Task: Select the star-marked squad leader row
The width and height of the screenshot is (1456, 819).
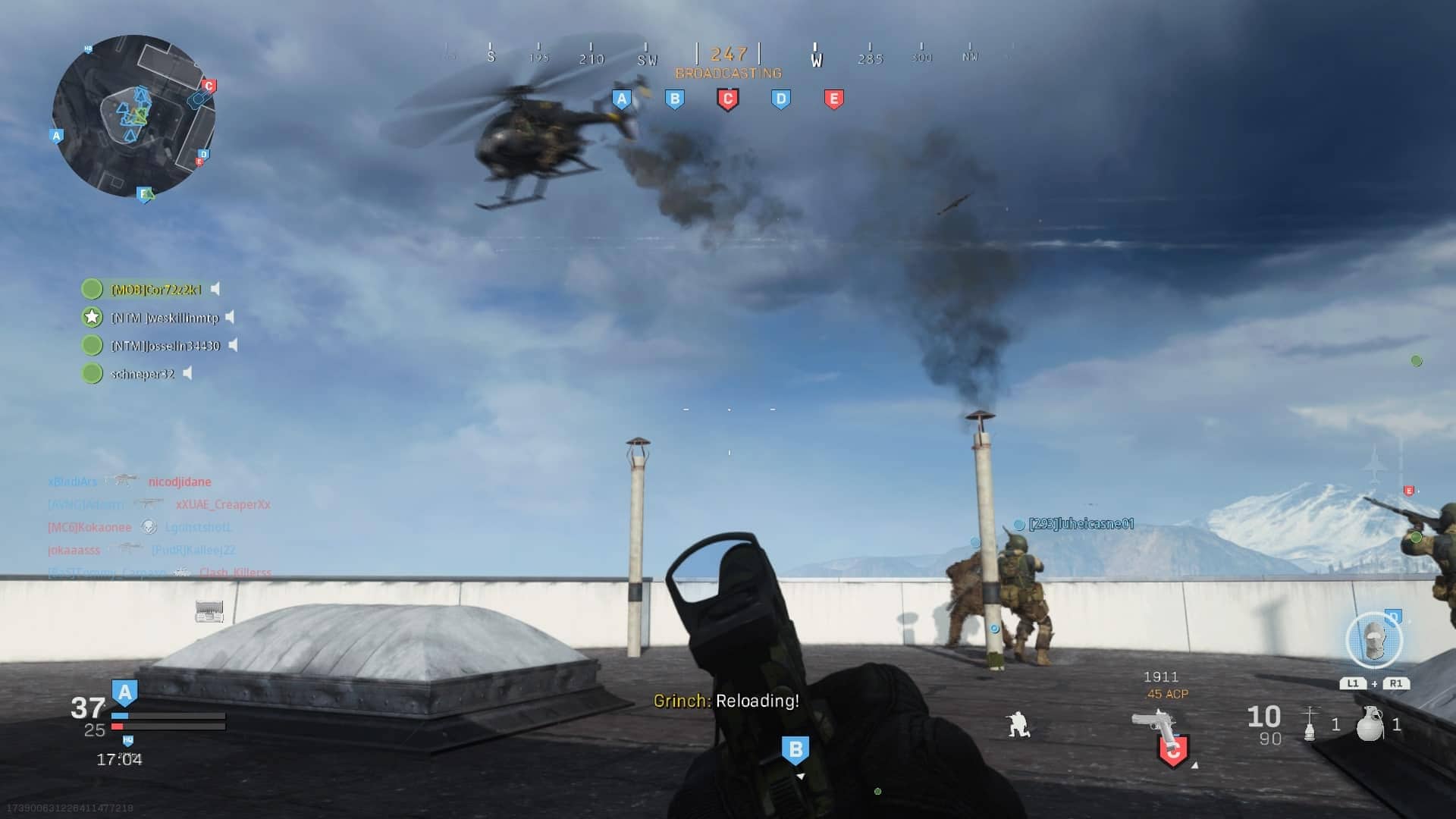Action: (165, 318)
